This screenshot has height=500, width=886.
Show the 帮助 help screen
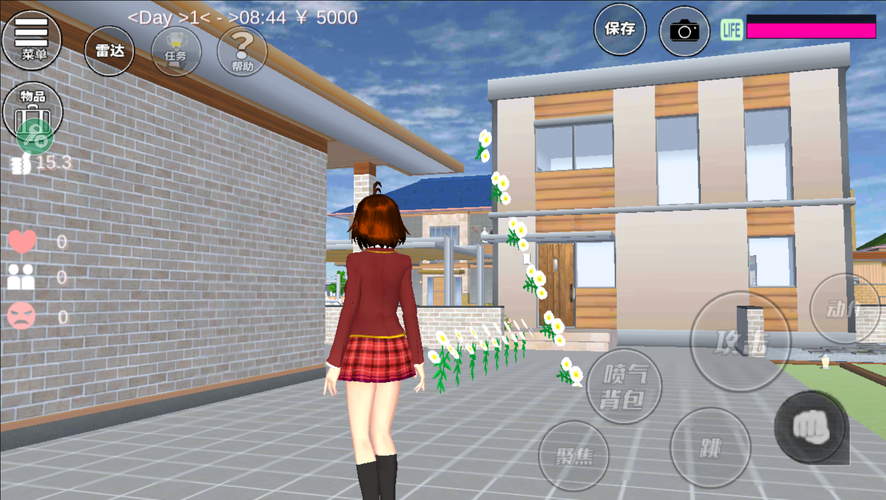coord(242,51)
